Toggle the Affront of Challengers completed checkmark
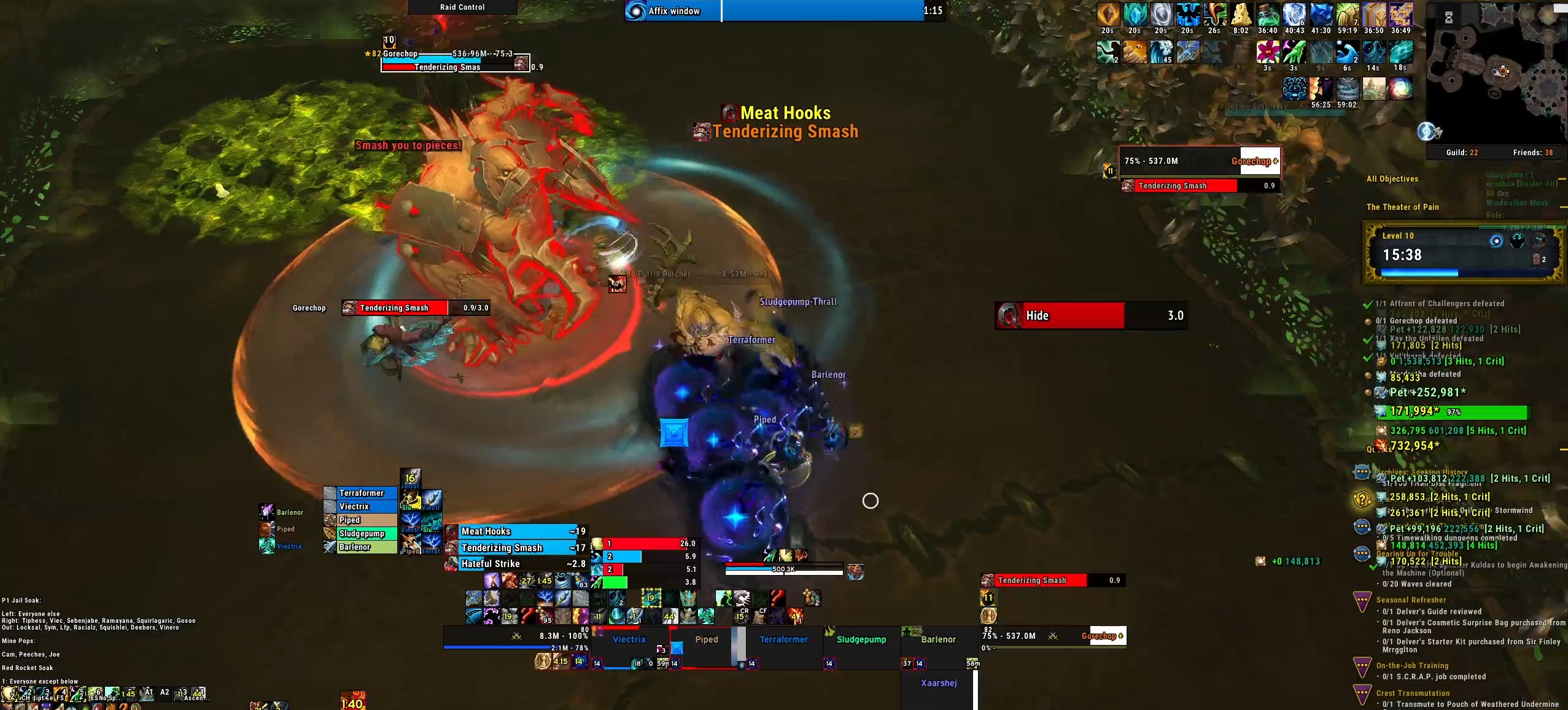The image size is (1568, 710). pyautogui.click(x=1367, y=303)
